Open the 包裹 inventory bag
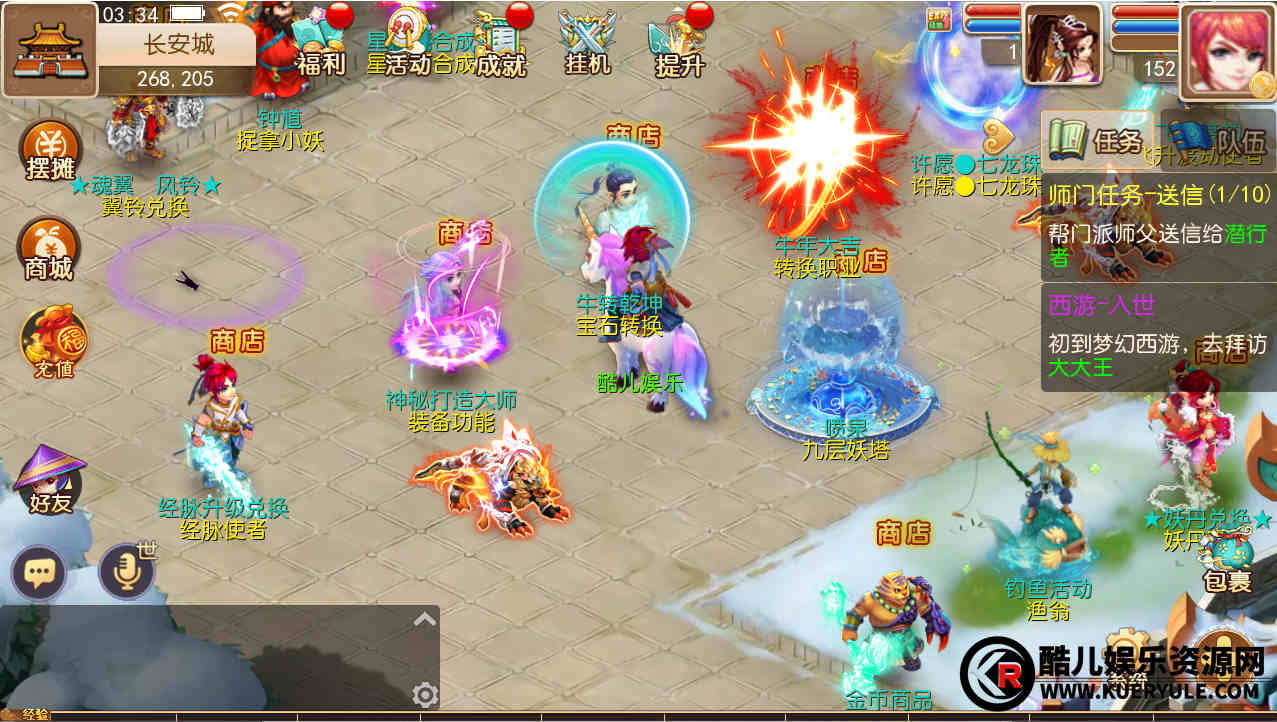The image size is (1277, 722). pos(1226,563)
